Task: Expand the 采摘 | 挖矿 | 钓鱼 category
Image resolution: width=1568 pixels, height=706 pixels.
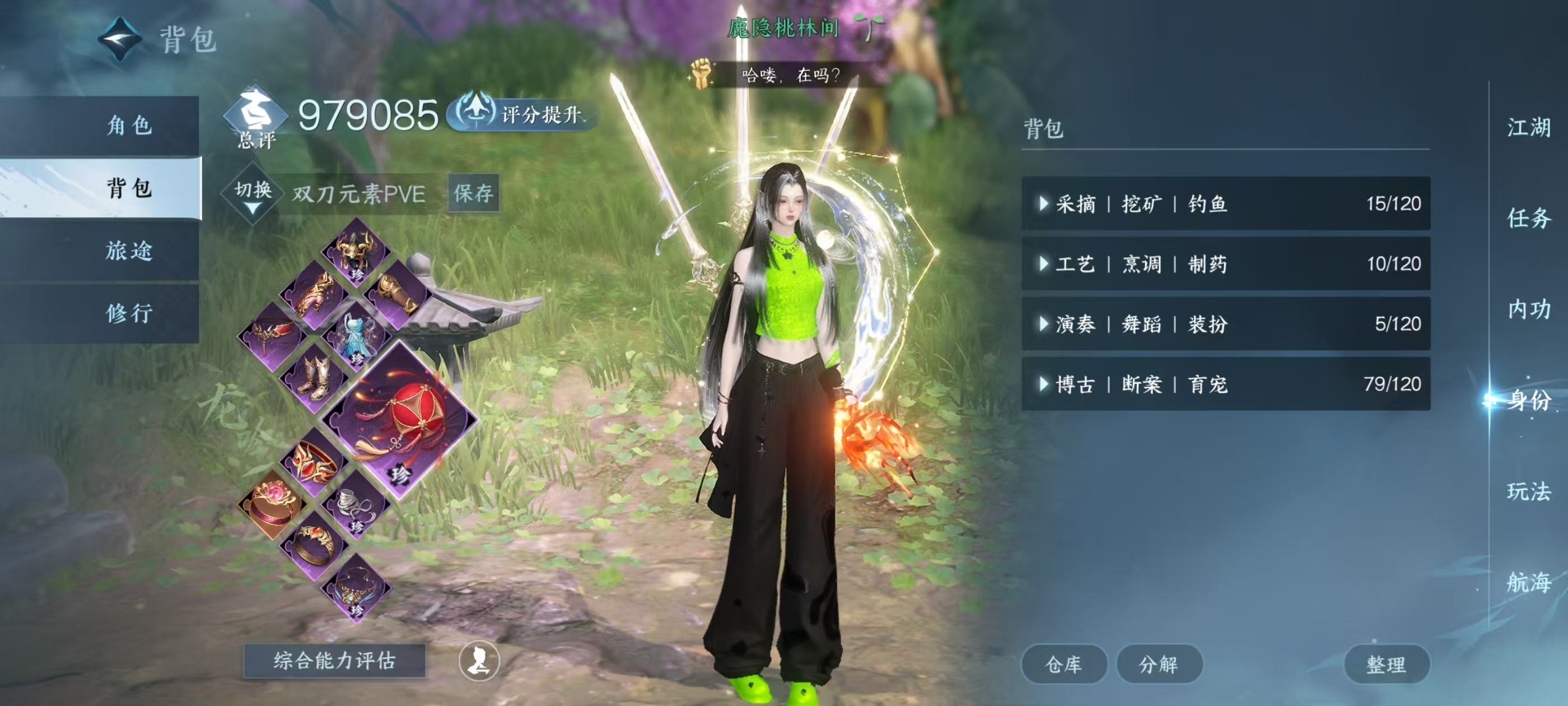Action: (x=1225, y=203)
